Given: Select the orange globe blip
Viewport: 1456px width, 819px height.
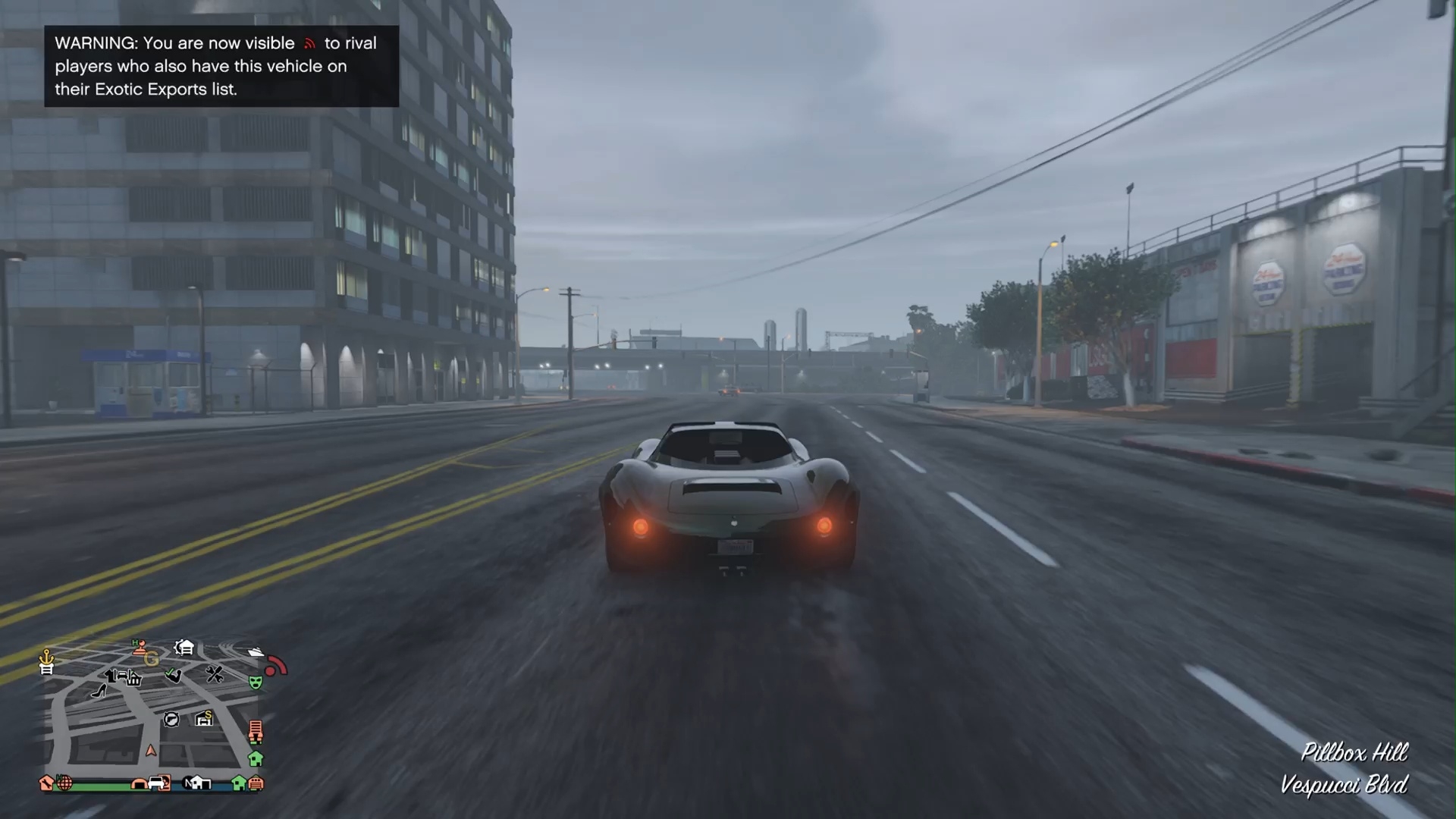Looking at the screenshot, I should point(65,783).
